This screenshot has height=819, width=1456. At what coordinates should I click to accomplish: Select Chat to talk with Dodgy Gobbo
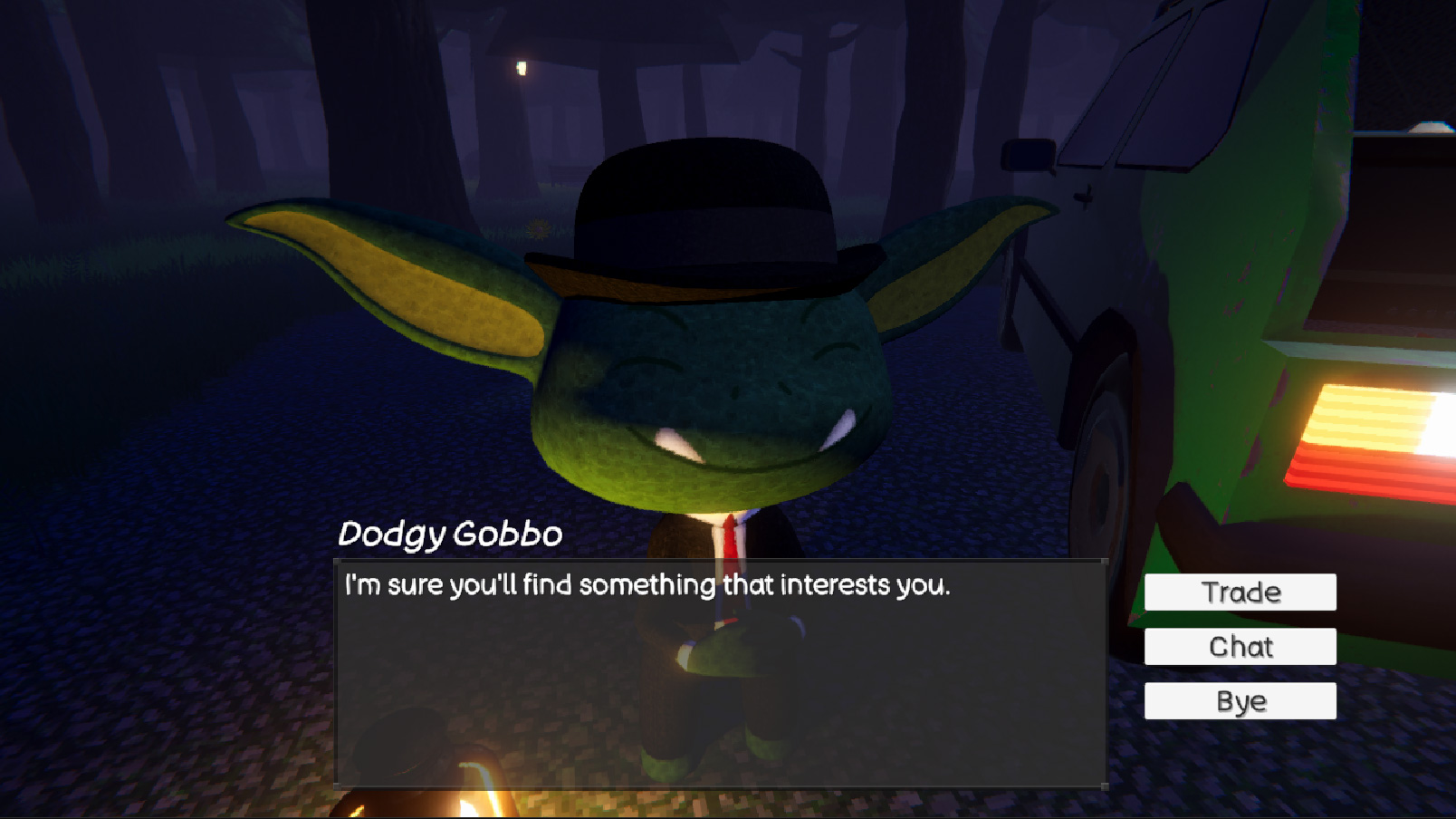tap(1240, 646)
